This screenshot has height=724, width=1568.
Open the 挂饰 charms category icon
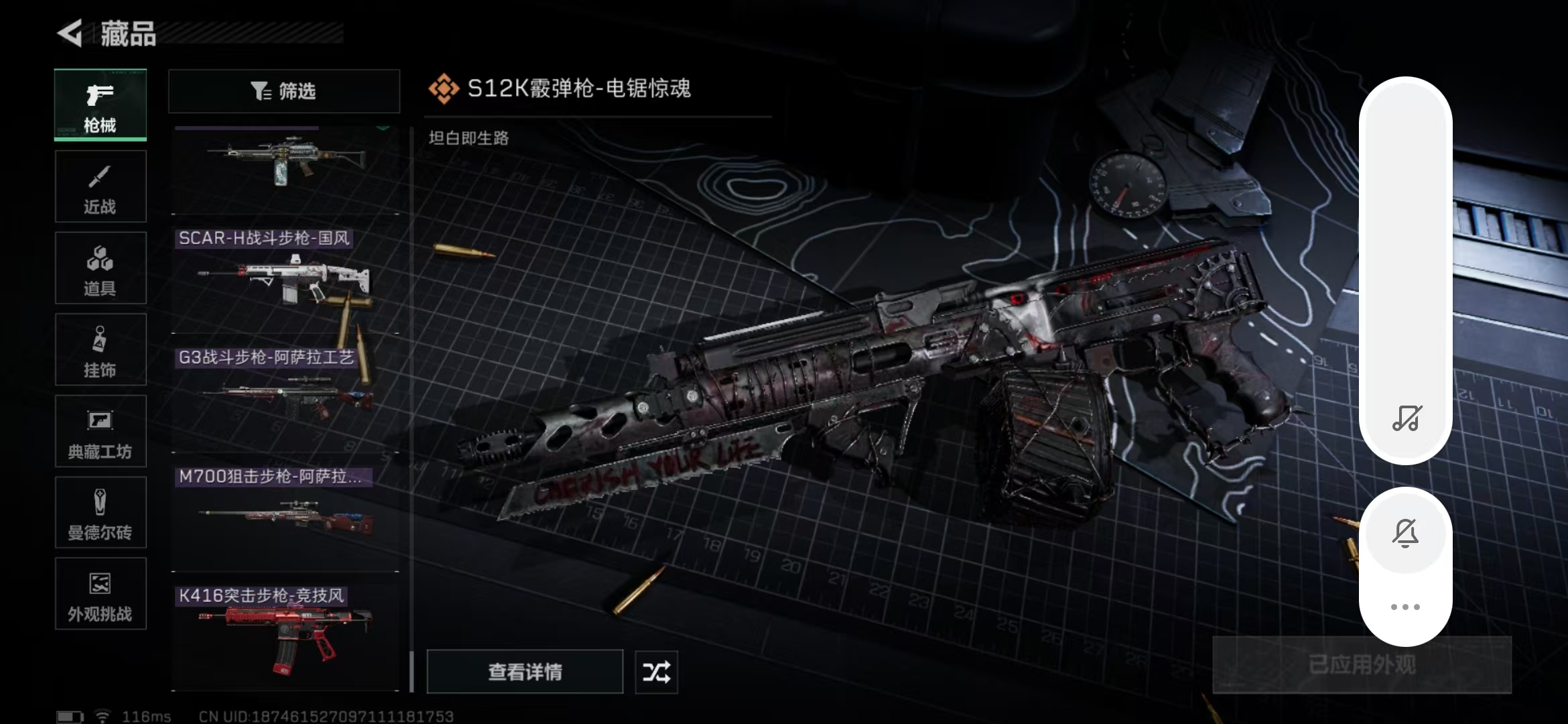pos(101,350)
